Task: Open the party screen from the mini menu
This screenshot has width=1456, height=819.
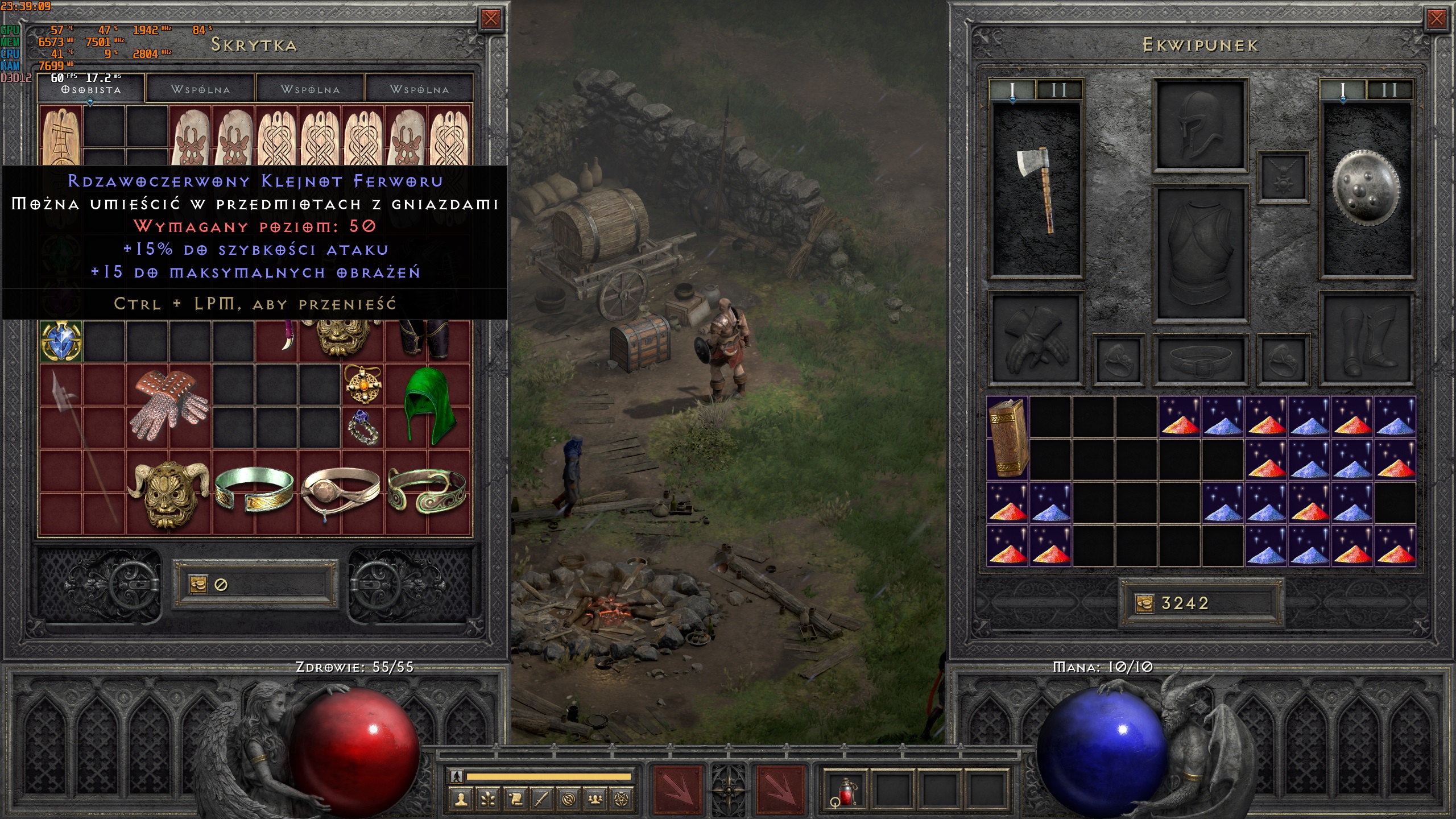Action: point(595,799)
